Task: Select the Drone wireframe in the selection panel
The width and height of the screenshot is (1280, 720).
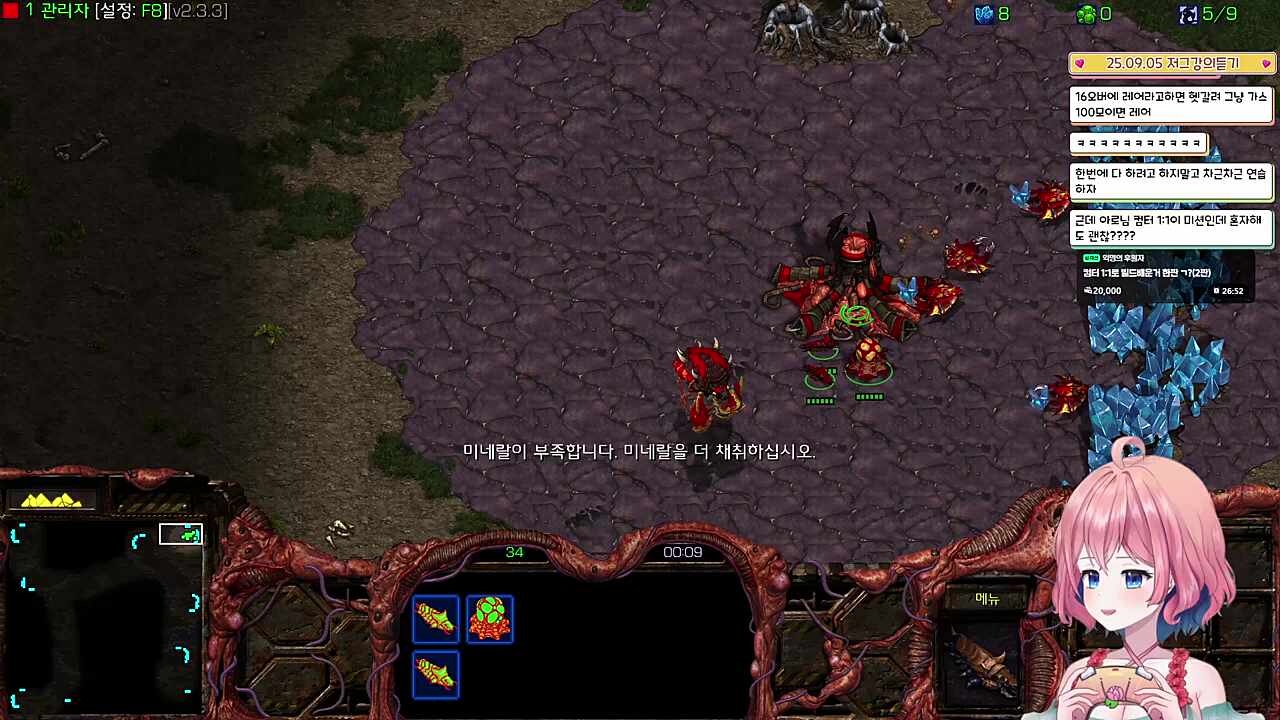Action: click(x=489, y=618)
